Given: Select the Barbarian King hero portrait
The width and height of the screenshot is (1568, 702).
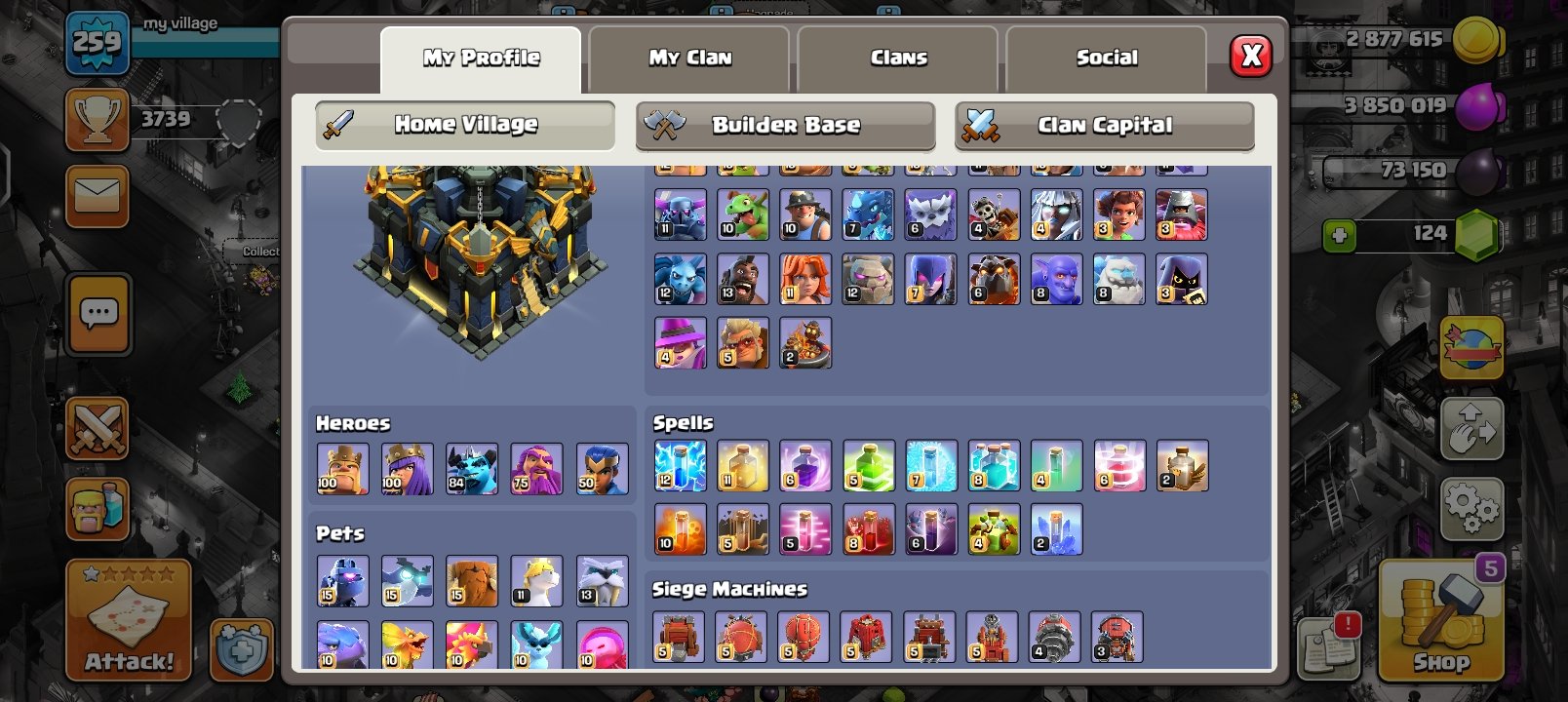Looking at the screenshot, I should coord(342,468).
